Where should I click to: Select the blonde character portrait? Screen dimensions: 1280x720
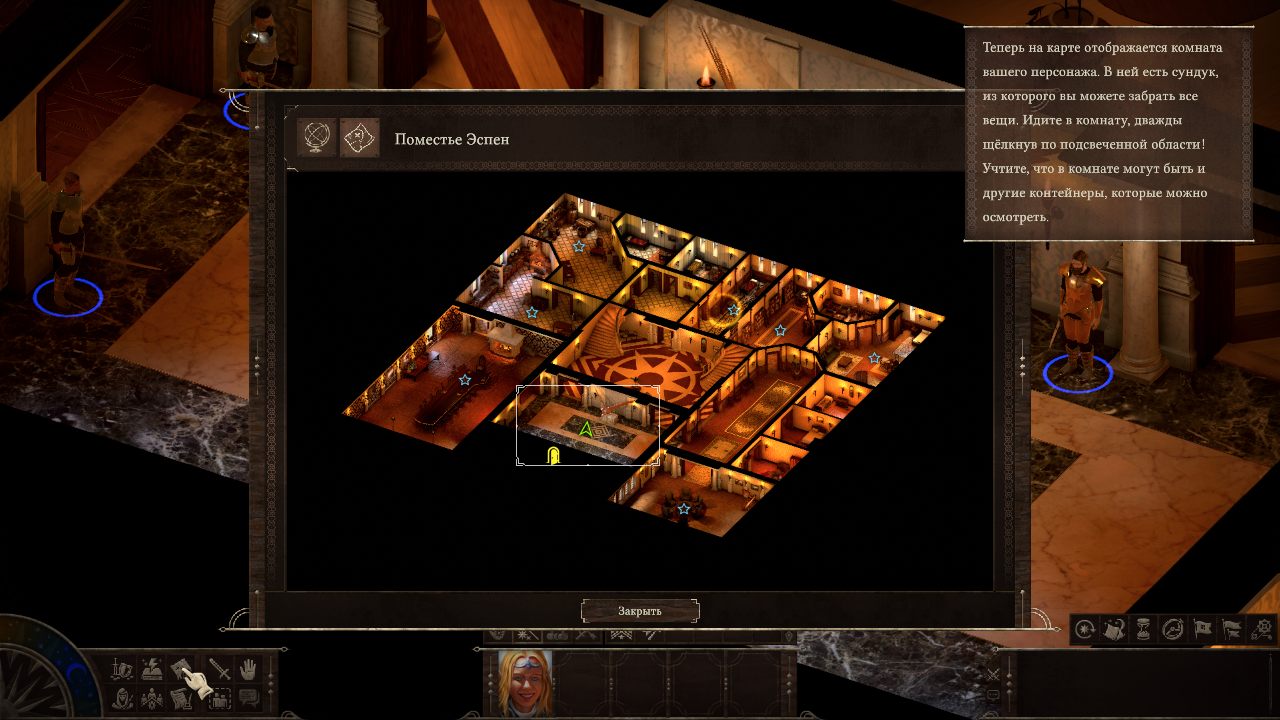click(525, 682)
